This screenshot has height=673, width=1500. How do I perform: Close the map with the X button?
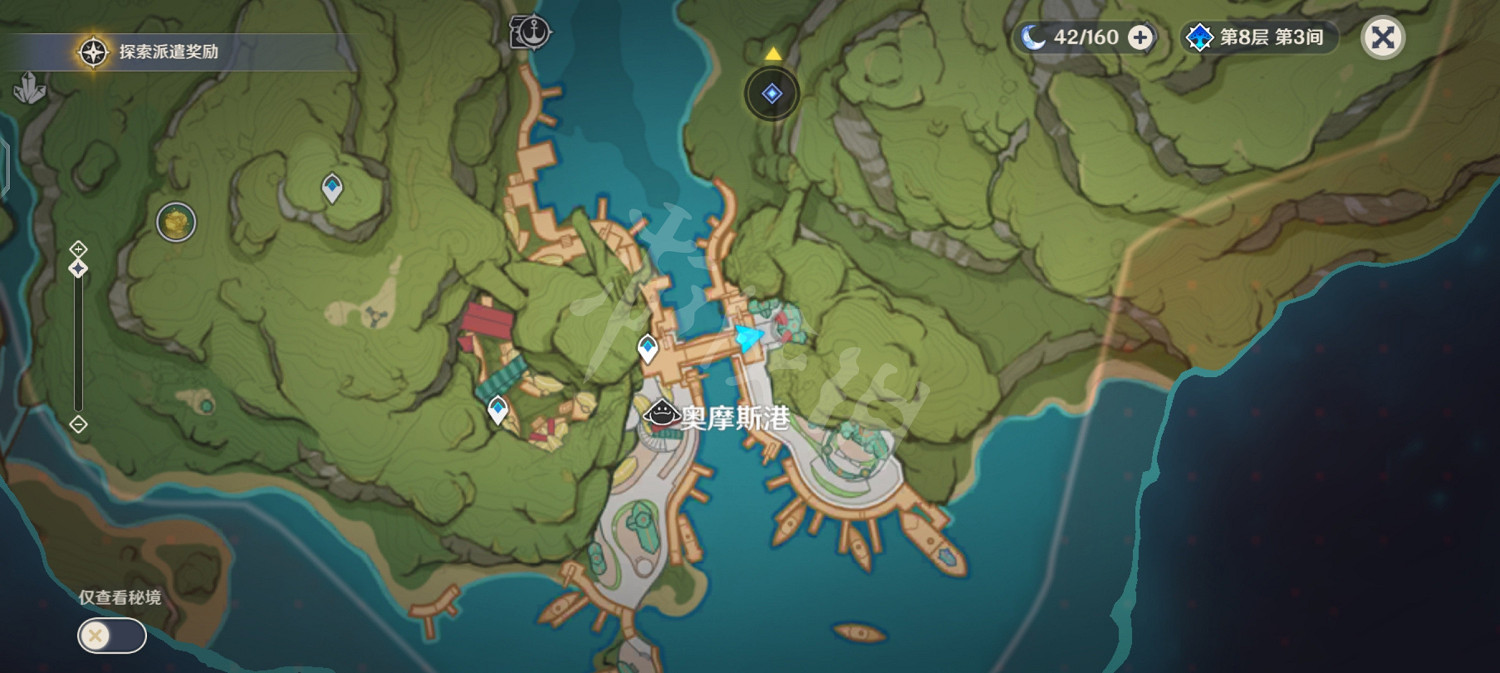tap(1383, 38)
